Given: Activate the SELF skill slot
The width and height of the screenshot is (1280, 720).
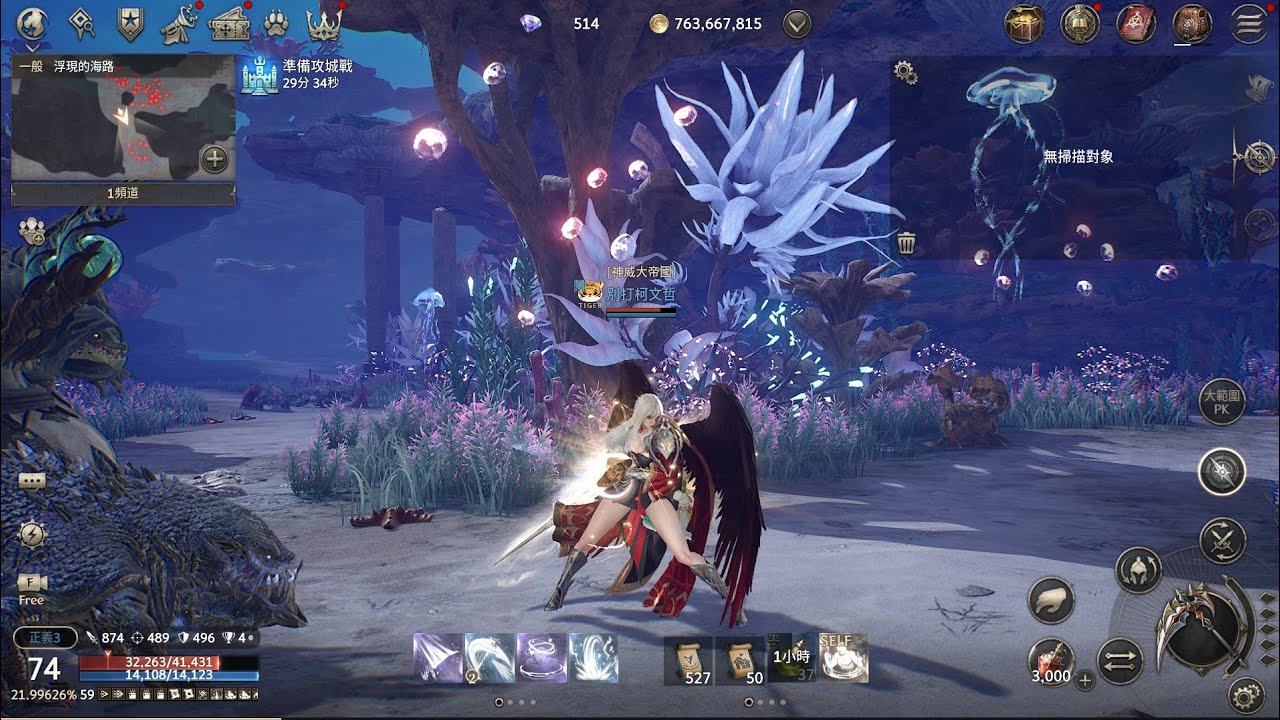Looking at the screenshot, I should pyautogui.click(x=843, y=658).
